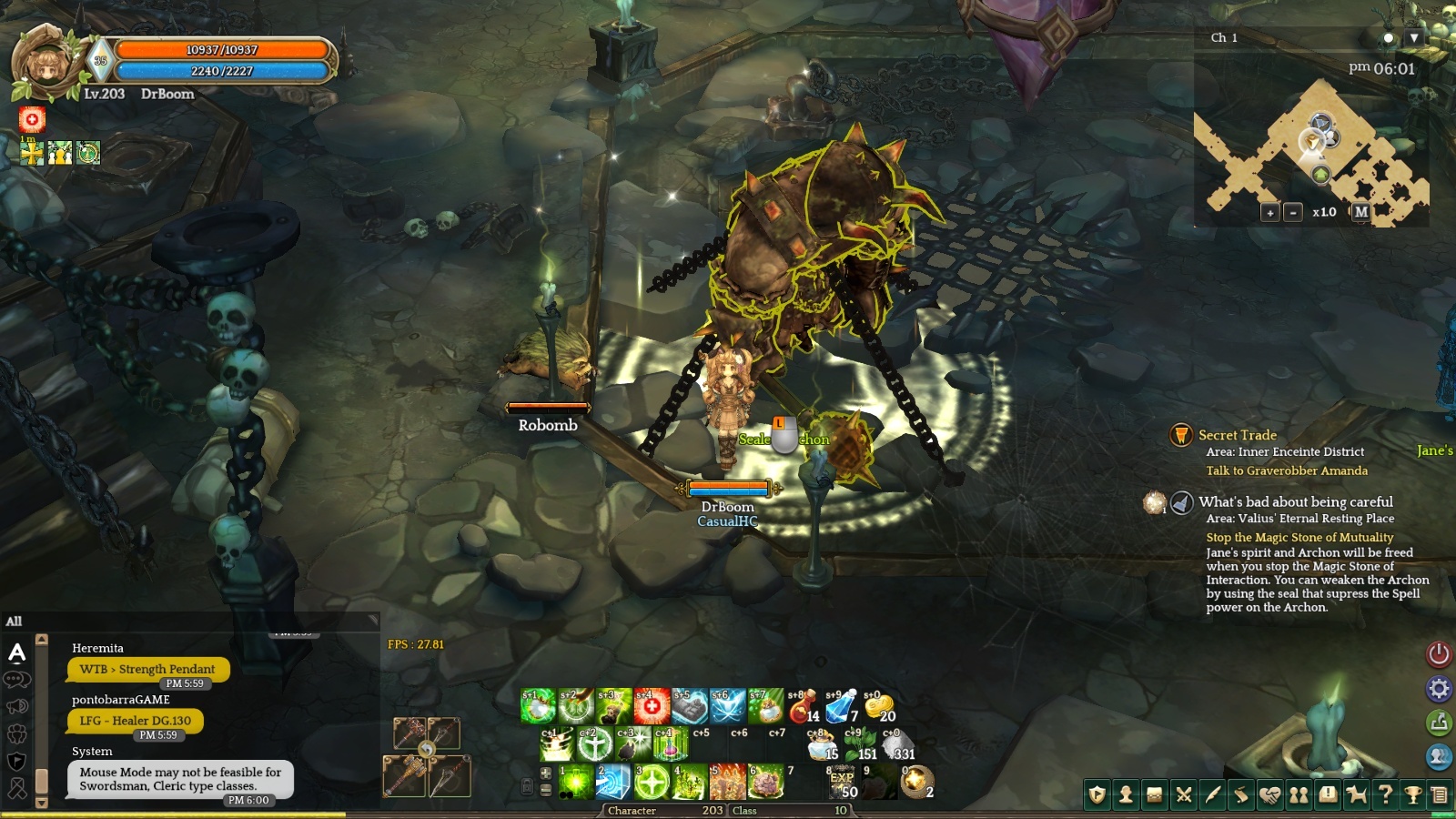Zoom in the minimap with plus button
Image resolution: width=1456 pixels, height=819 pixels.
1270,212
